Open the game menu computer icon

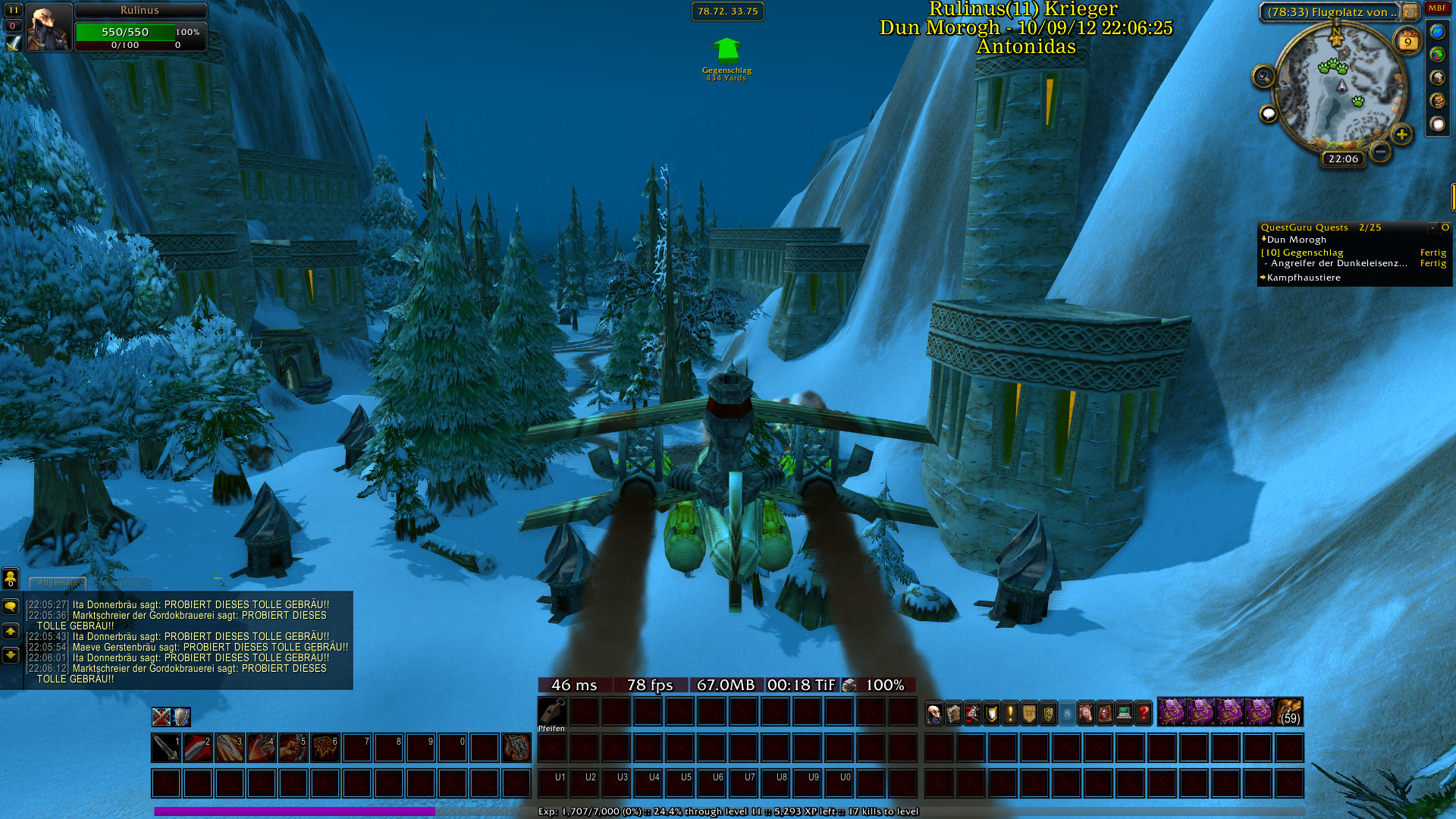click(1124, 713)
